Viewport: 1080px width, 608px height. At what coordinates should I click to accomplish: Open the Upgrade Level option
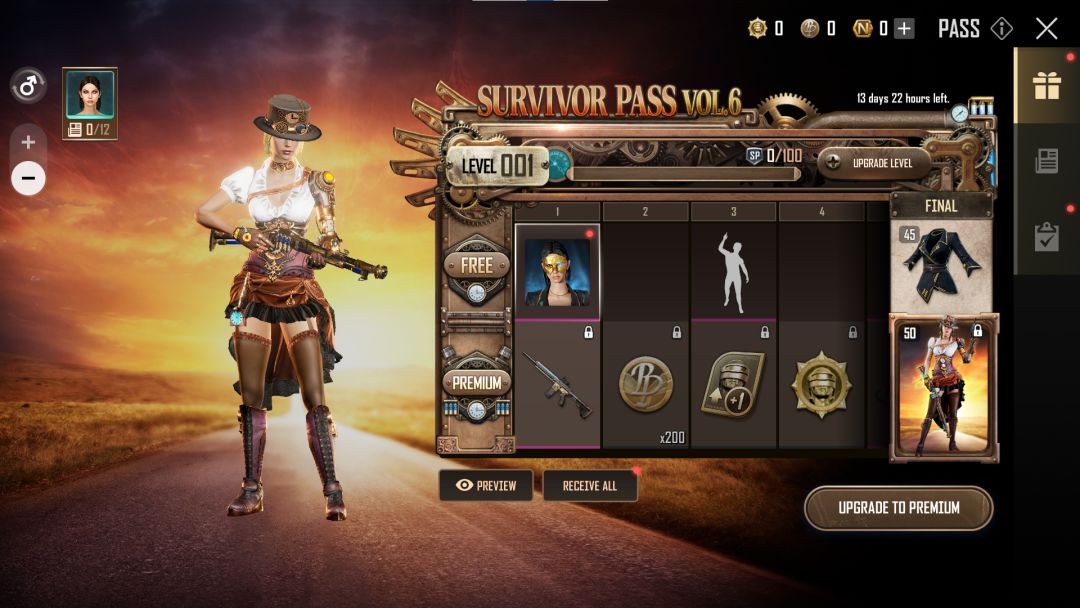click(875, 163)
